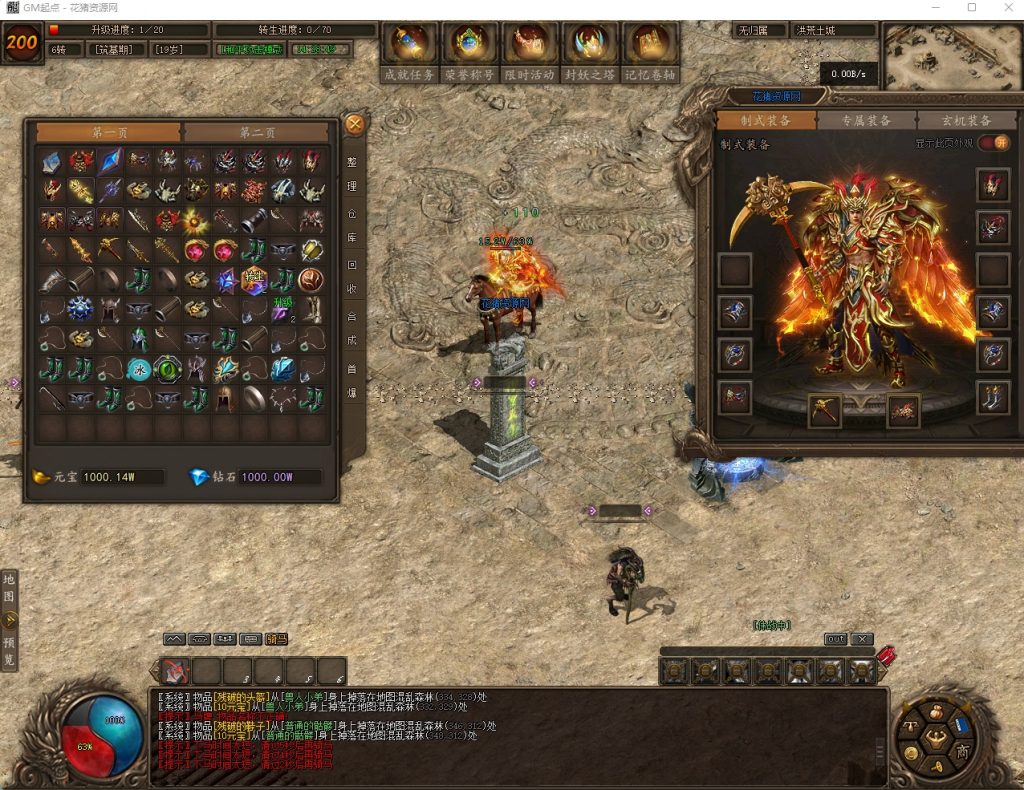Open the 限时活动 timed events
The image size is (1024, 790).
coord(529,52)
